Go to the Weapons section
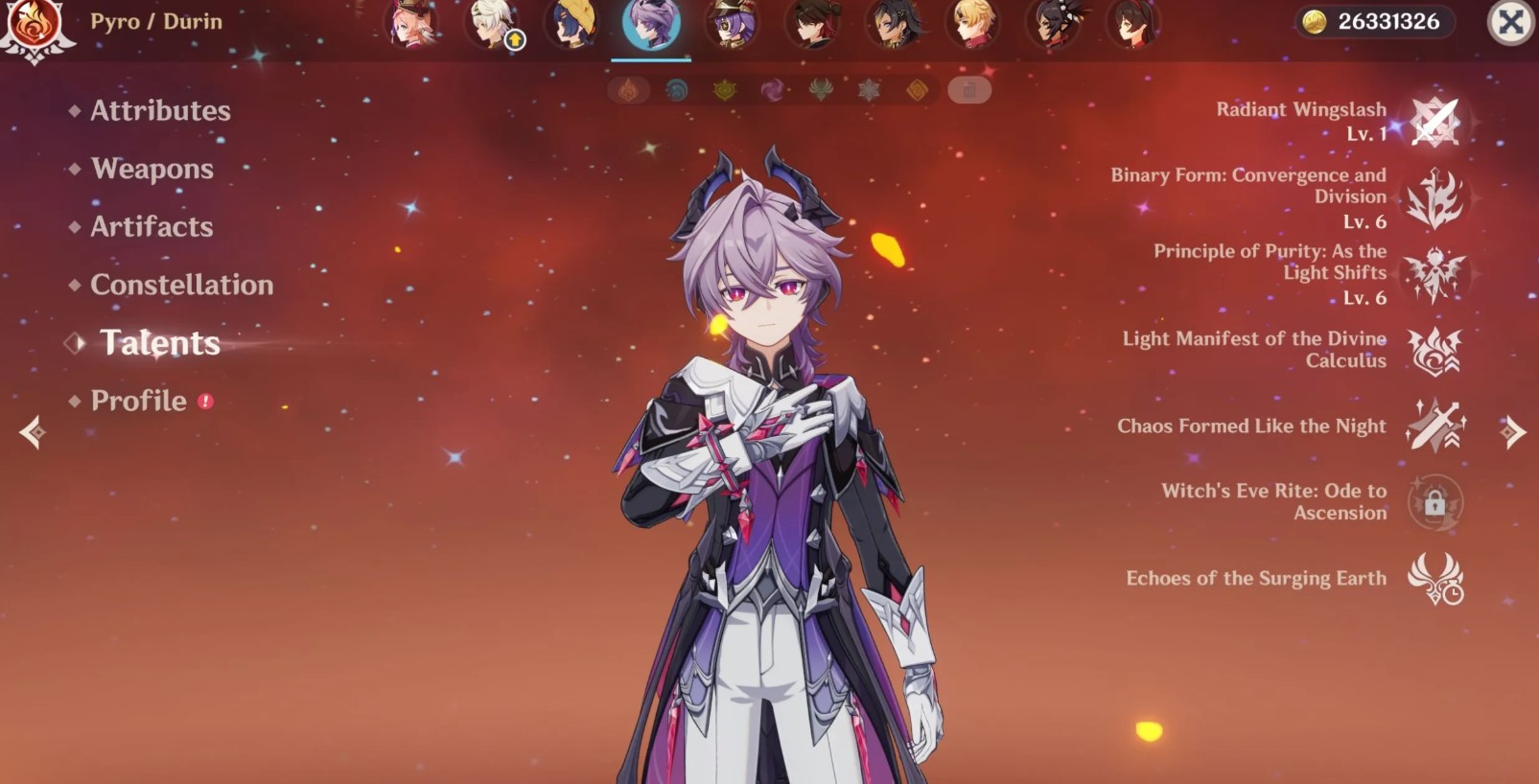Screen dimensions: 1539x784 coord(152,170)
